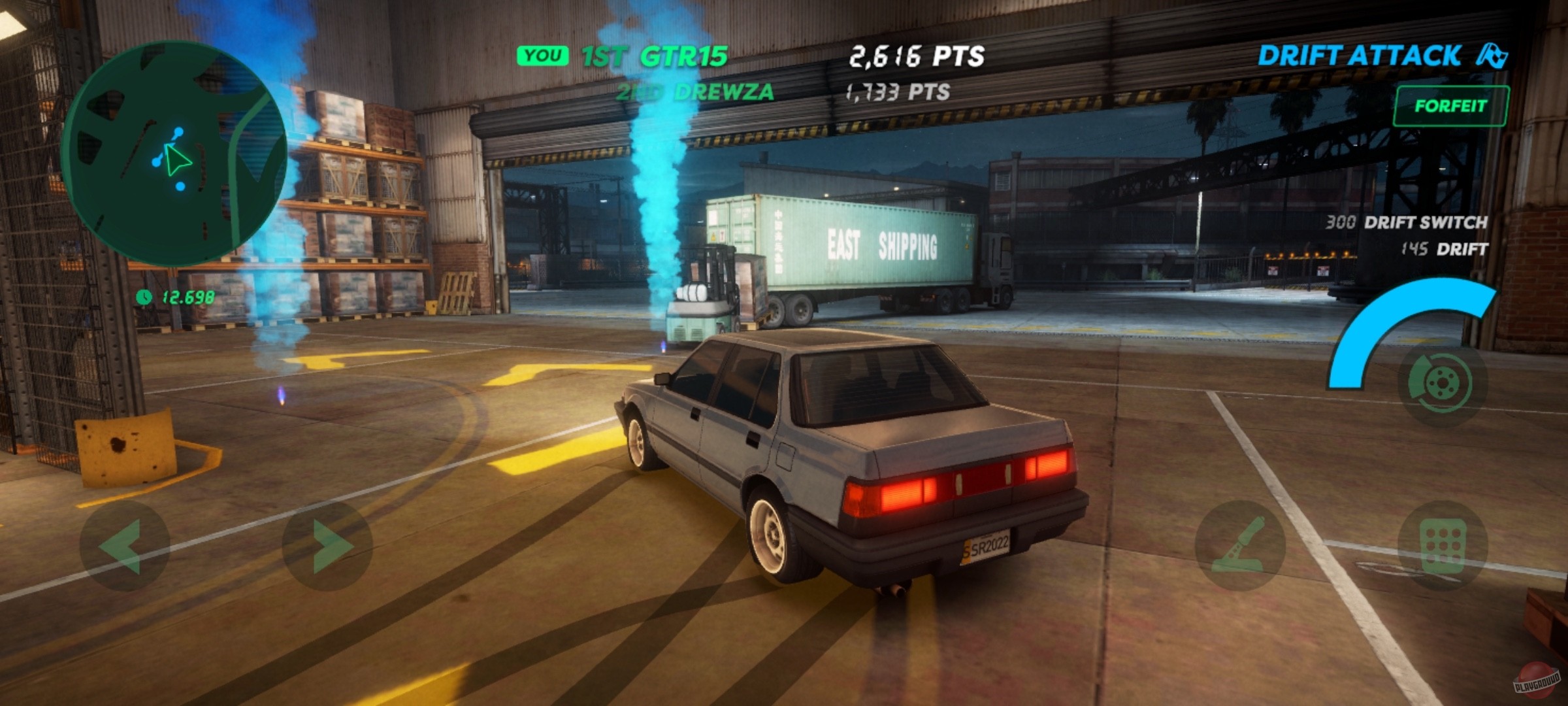Select the green YOU badge icon
Viewport: 1568px width, 706px height.
[544, 56]
